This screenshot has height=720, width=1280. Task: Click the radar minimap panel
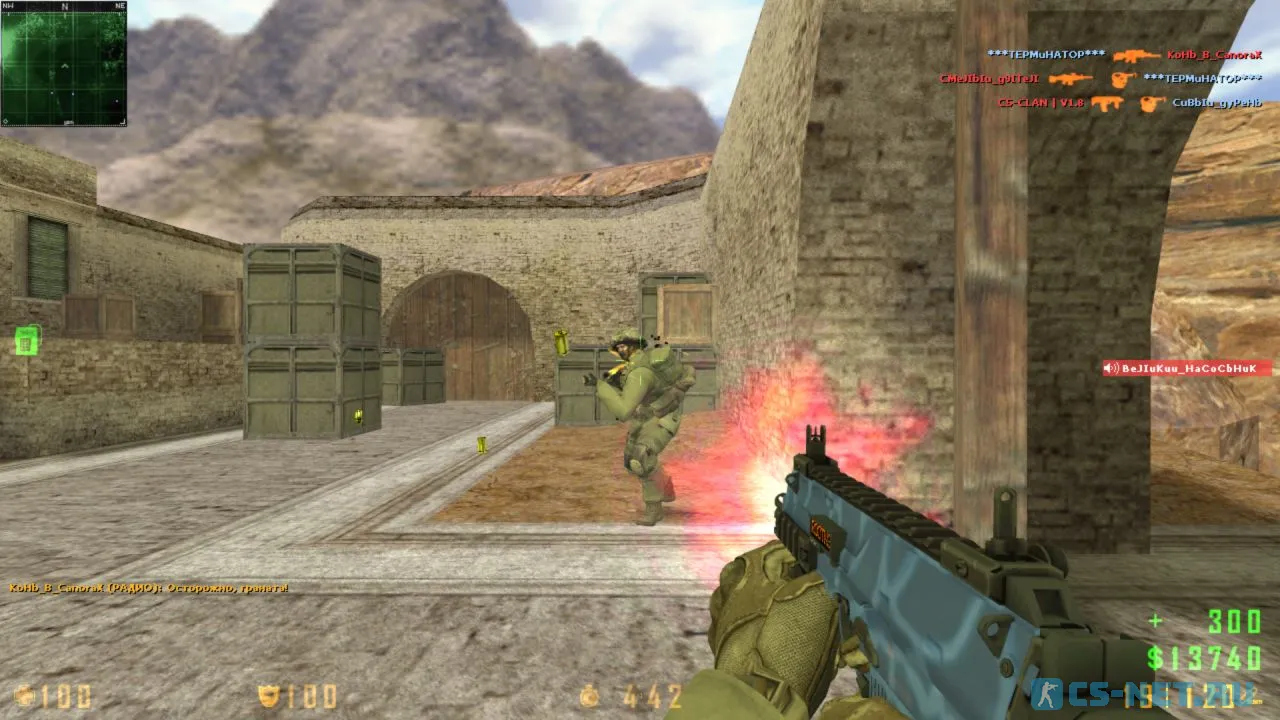tap(62, 62)
